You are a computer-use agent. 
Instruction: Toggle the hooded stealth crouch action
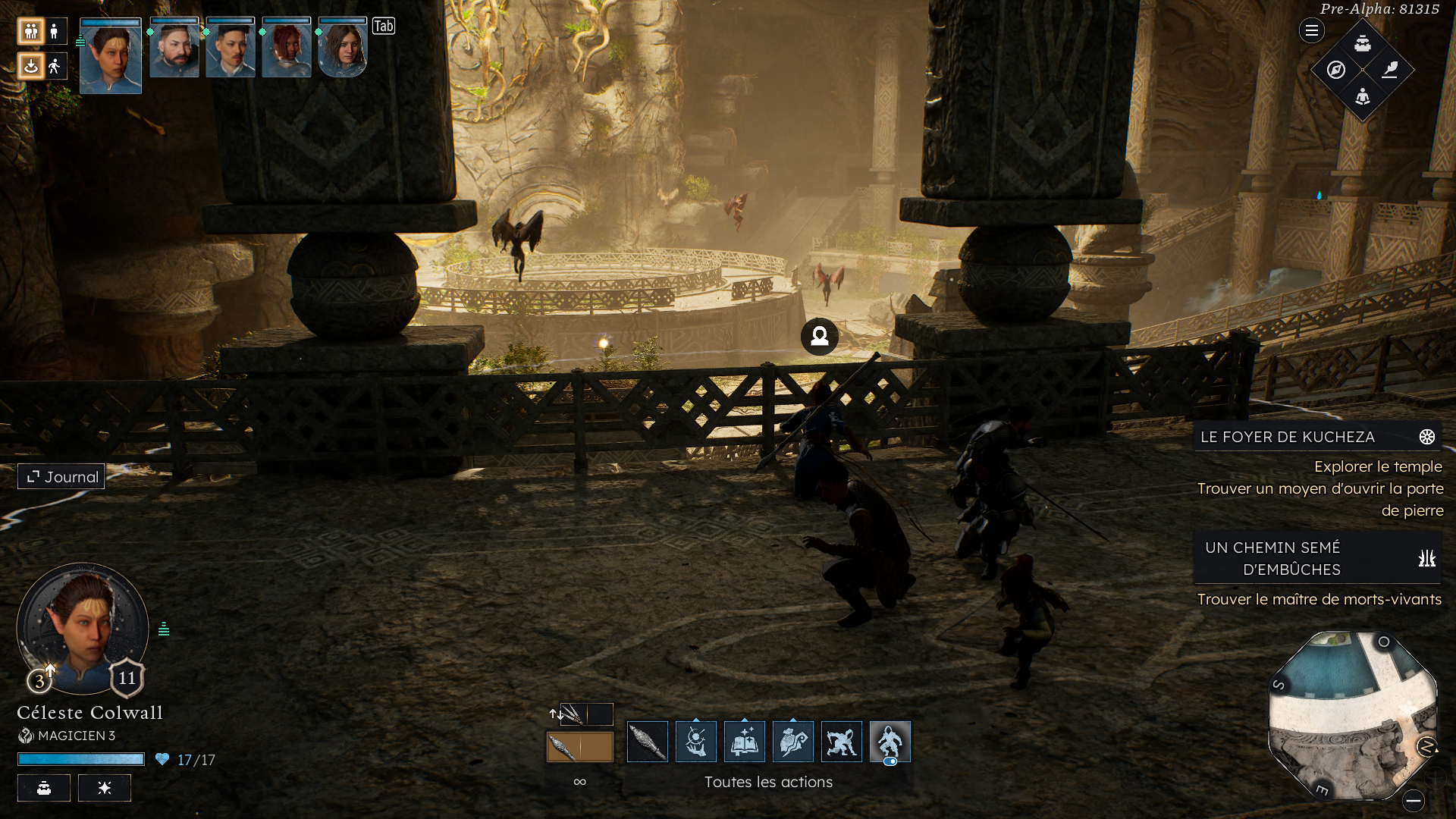pos(890,742)
